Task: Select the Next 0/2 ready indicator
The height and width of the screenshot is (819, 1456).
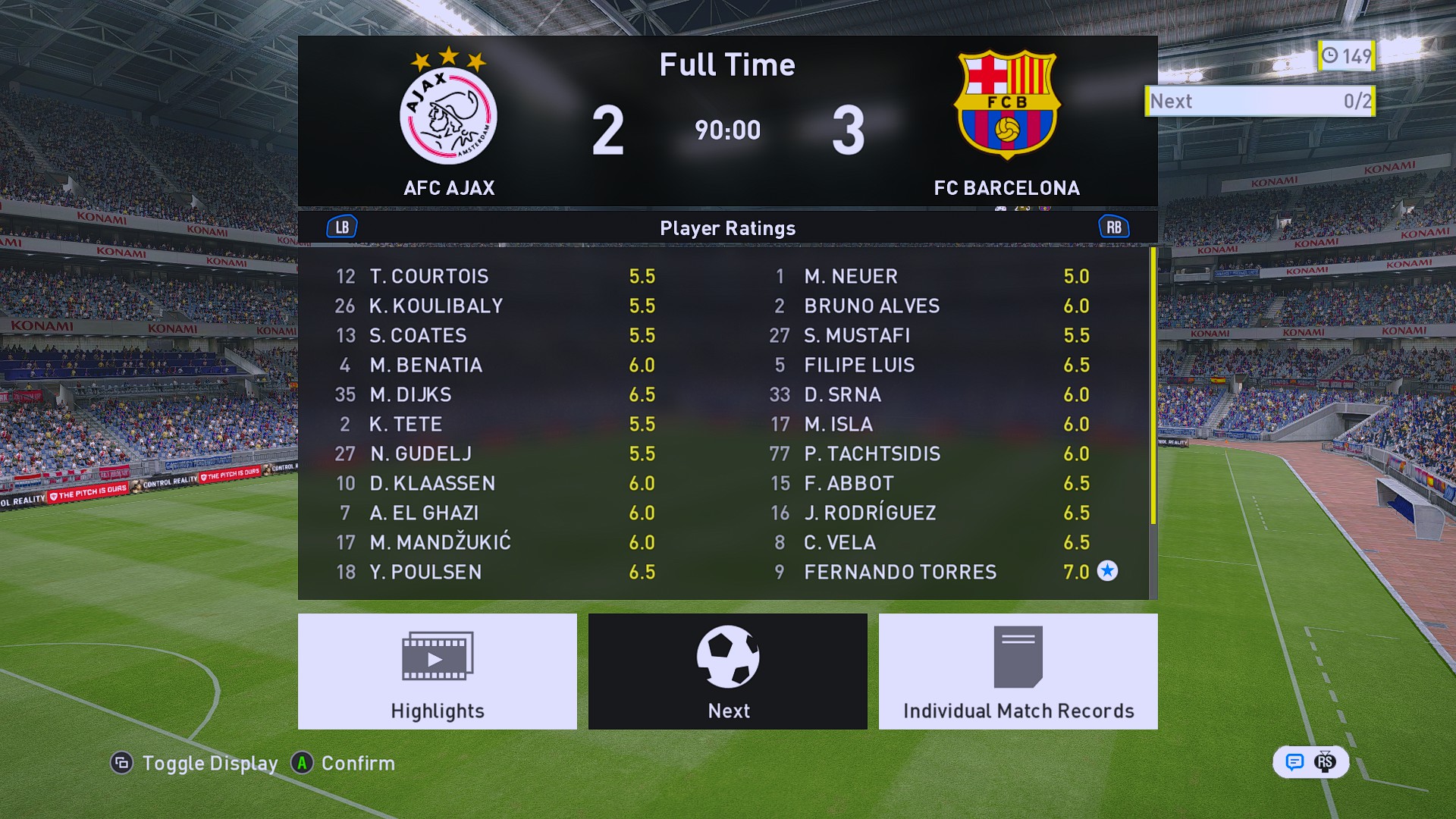Action: pos(1260,101)
